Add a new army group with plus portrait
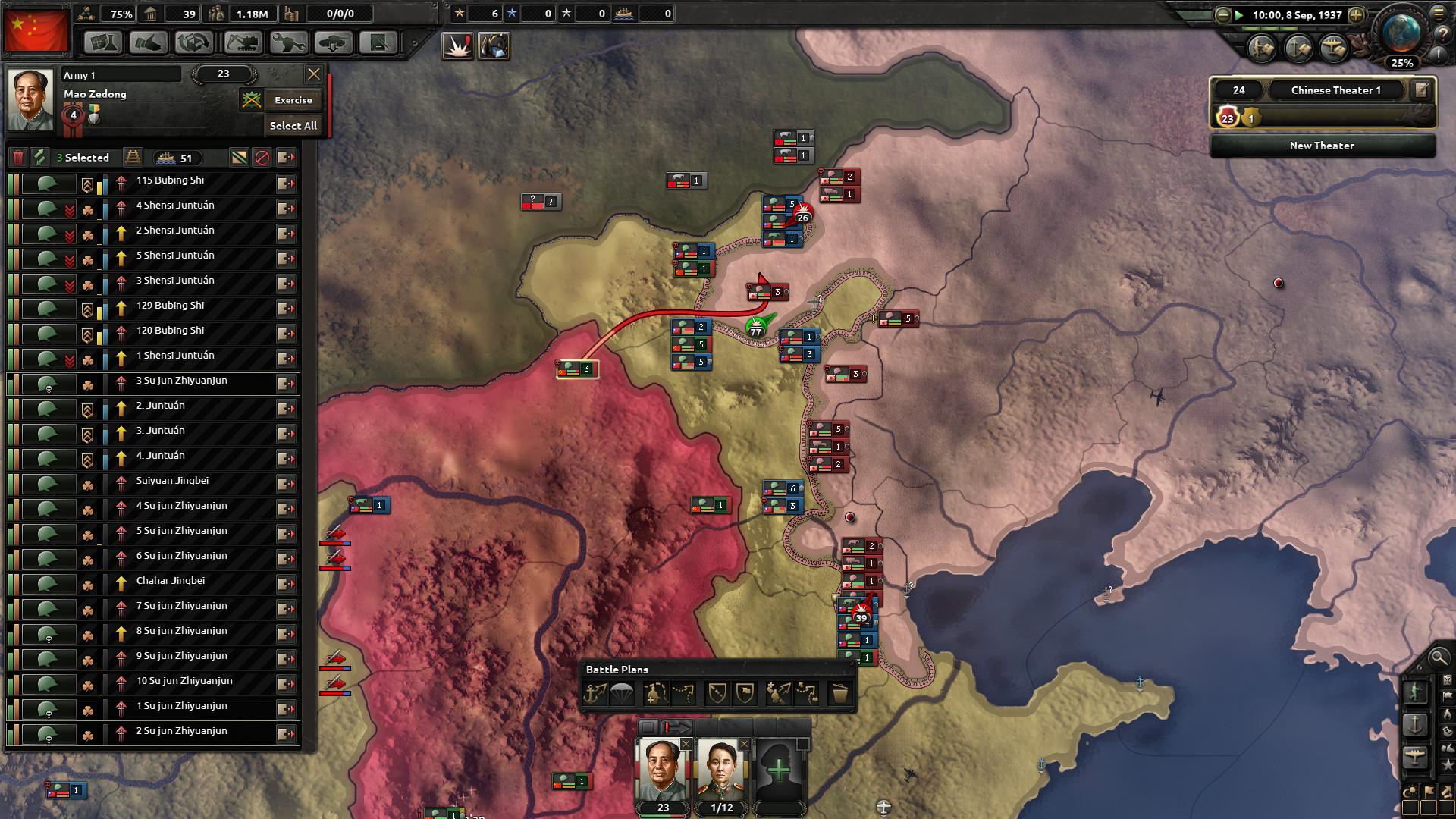The height and width of the screenshot is (819, 1456). [x=779, y=772]
